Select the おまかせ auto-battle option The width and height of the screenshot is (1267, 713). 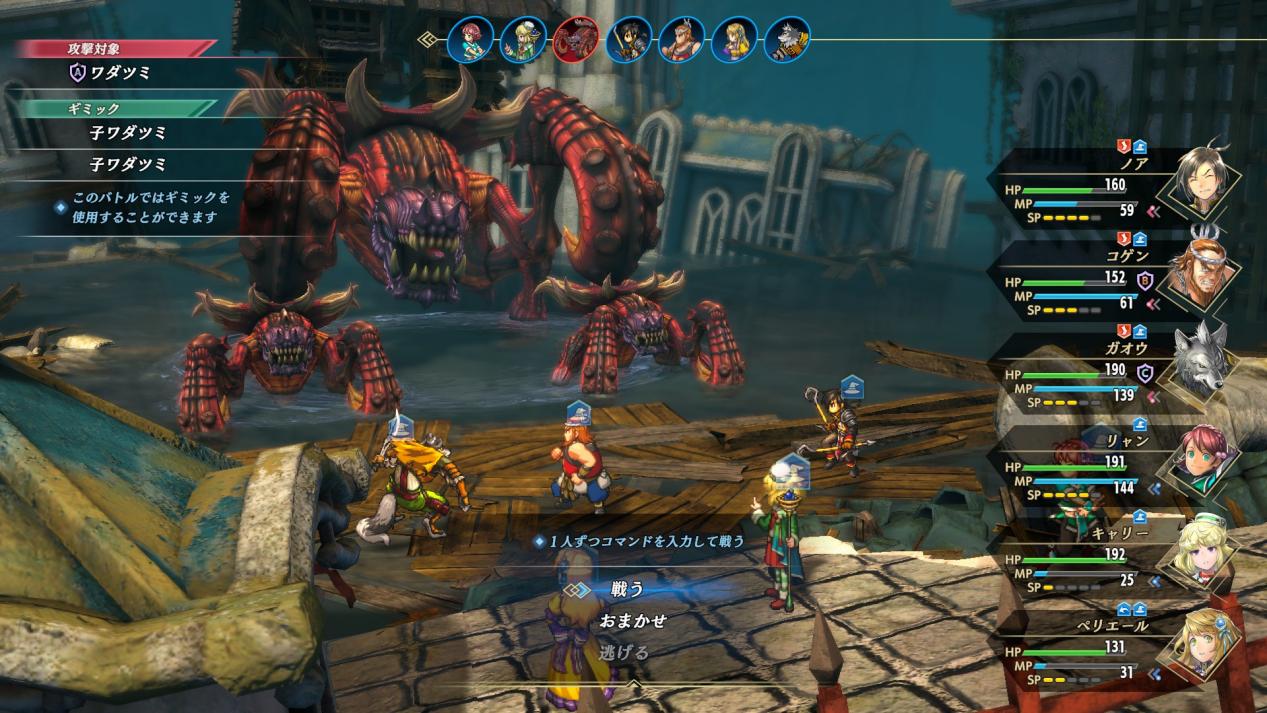pos(632,621)
